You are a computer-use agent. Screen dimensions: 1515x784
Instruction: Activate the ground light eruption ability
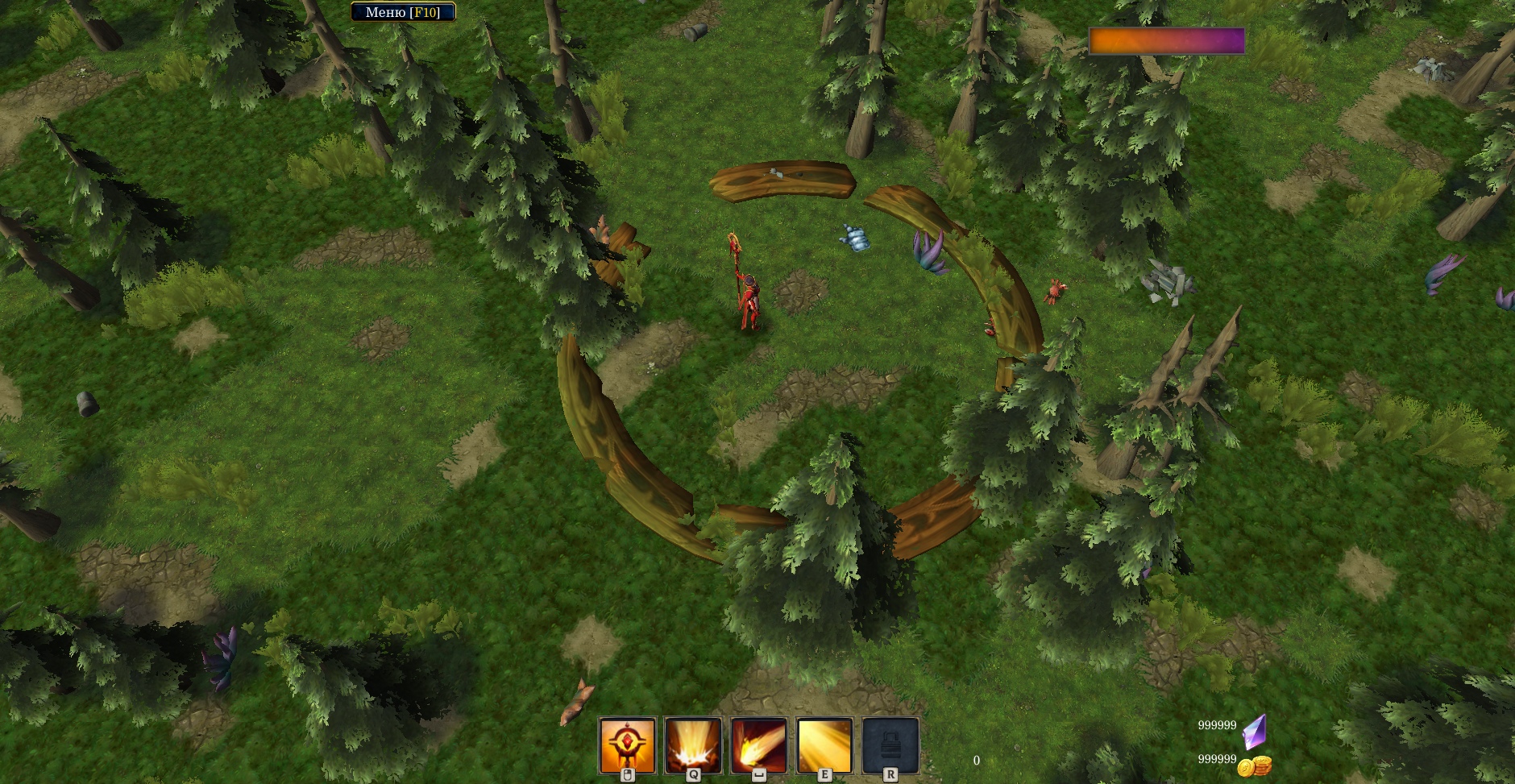(x=693, y=745)
